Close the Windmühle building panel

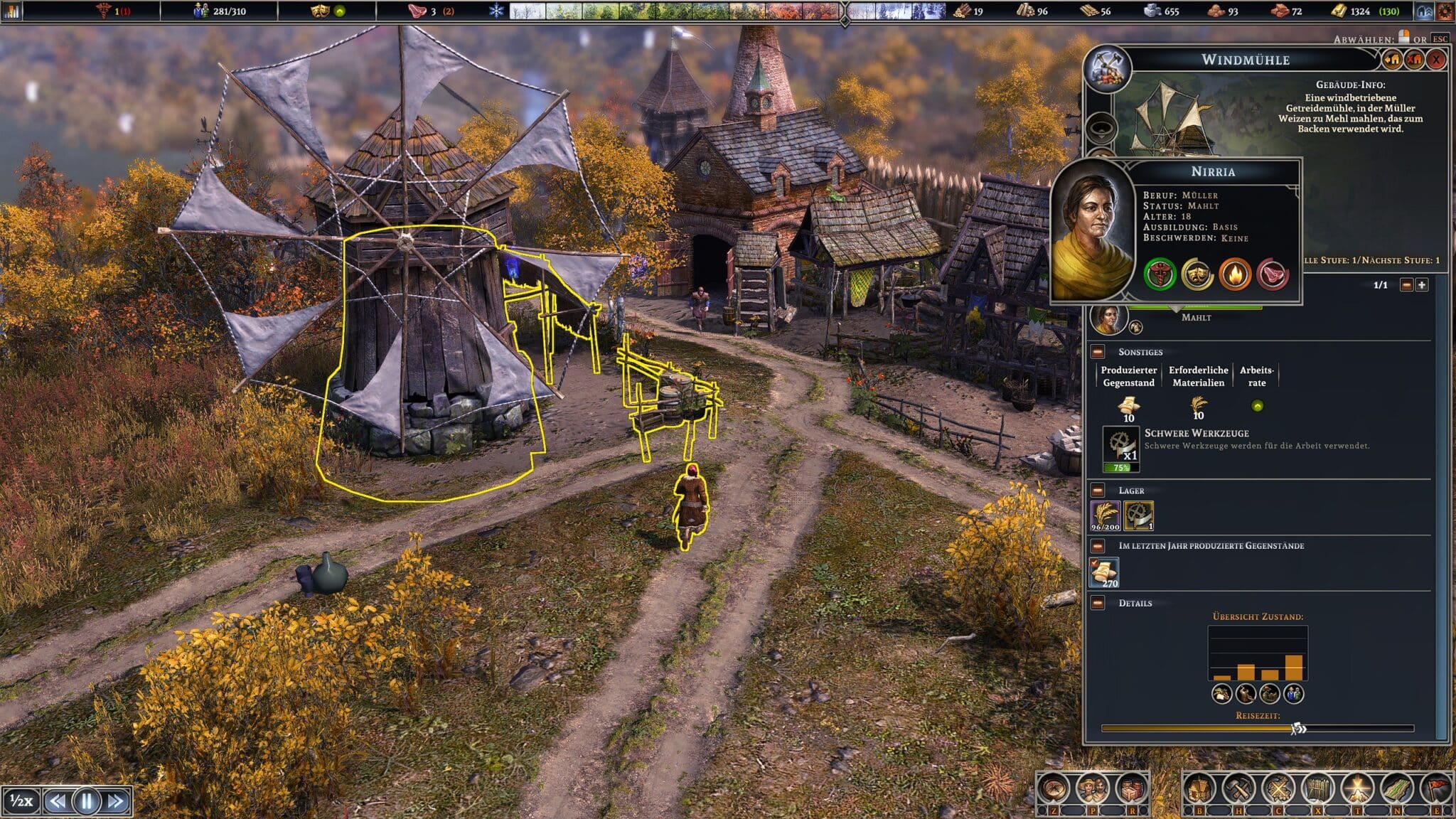pos(1437,60)
